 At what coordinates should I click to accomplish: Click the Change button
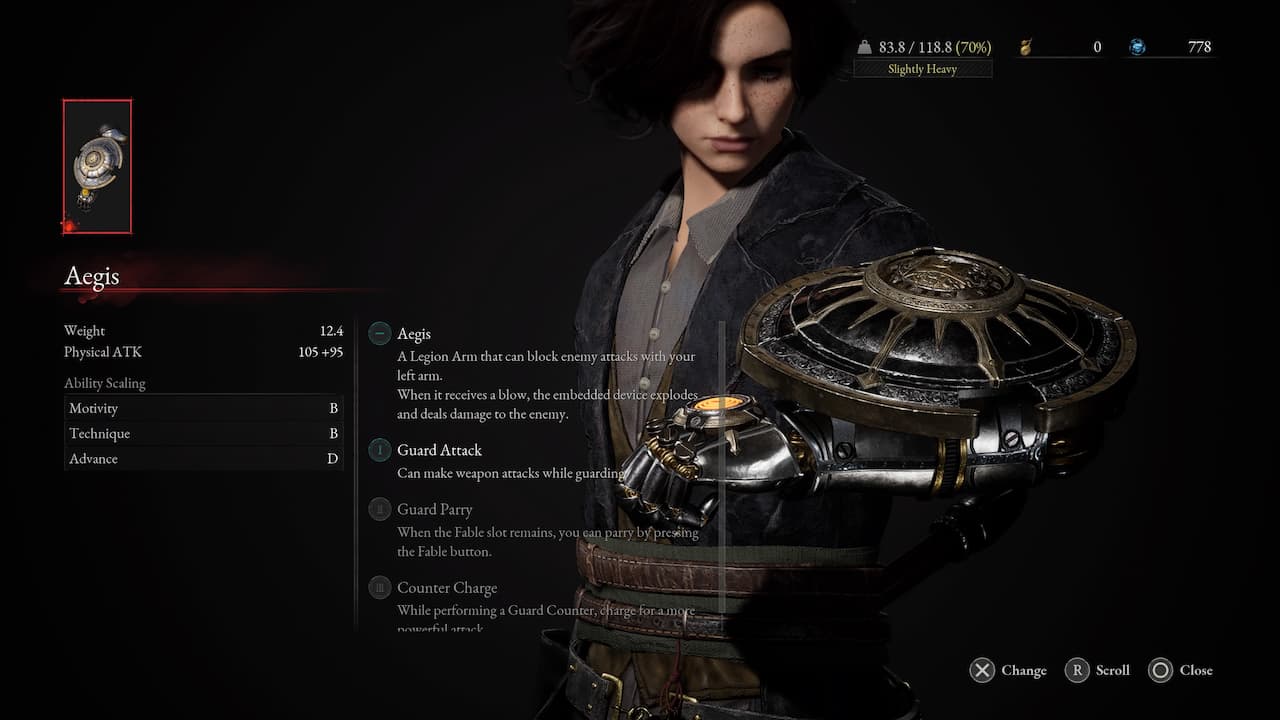1008,671
